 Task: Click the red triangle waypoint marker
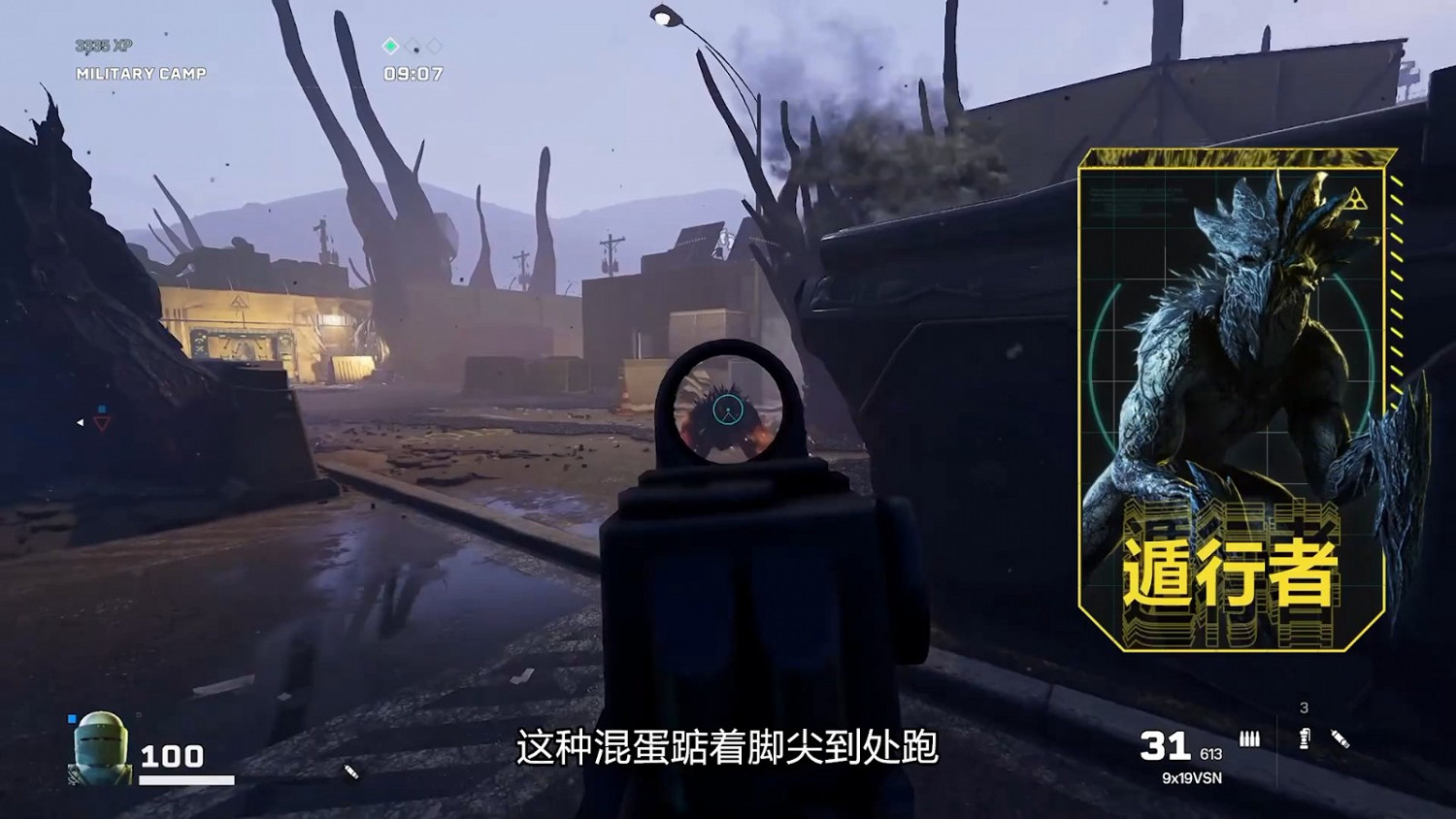(101, 425)
